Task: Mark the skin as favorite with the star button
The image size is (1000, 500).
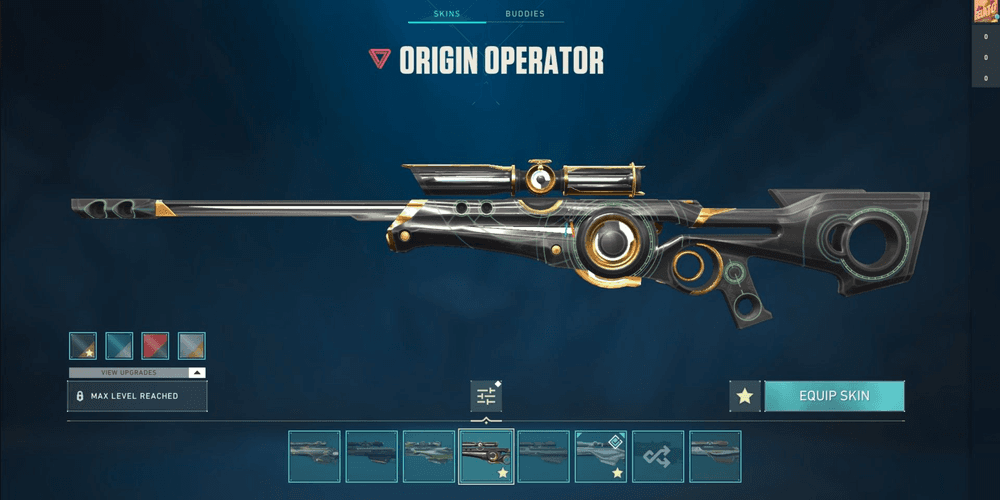Action: click(x=744, y=396)
